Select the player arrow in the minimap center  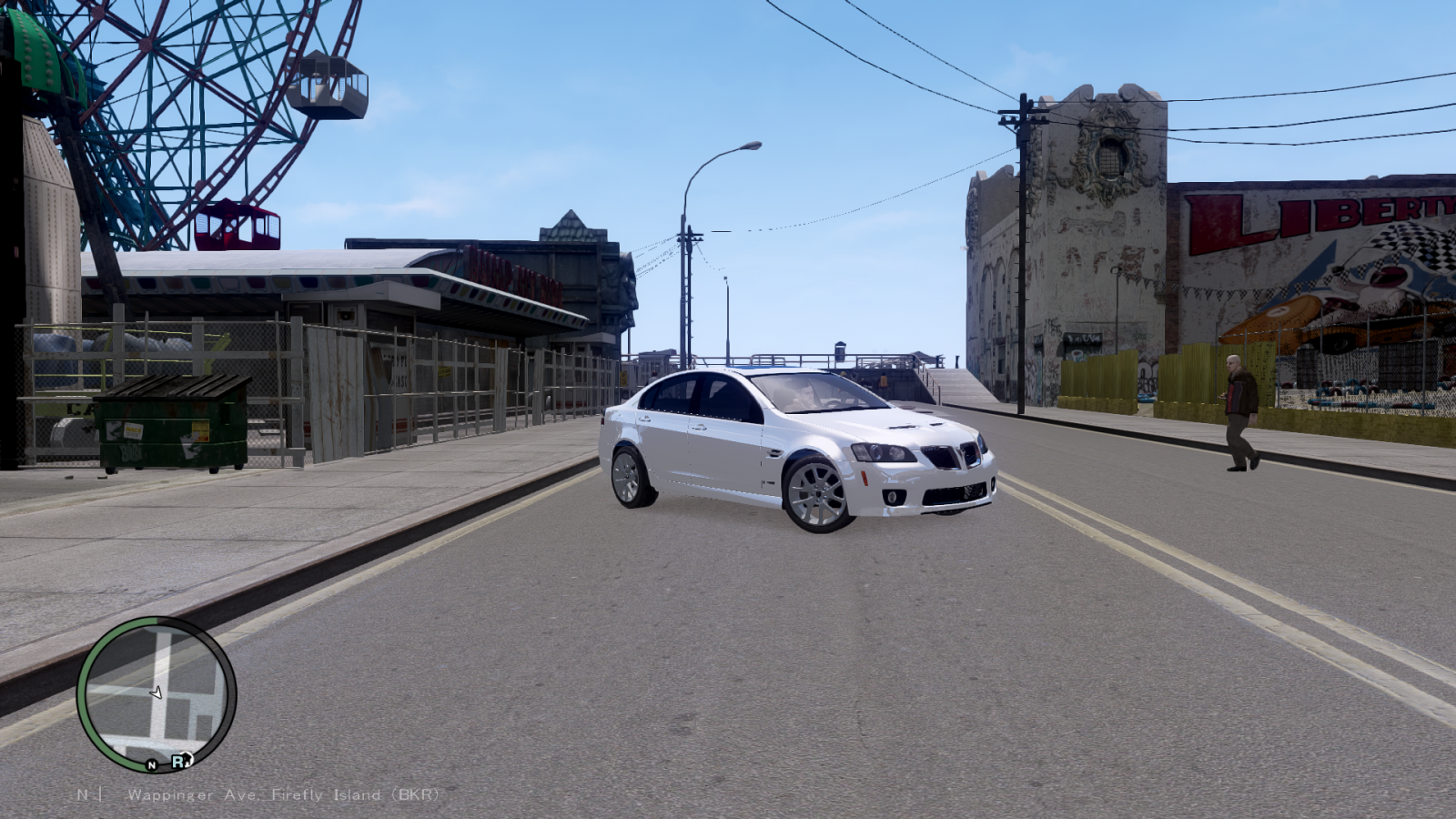[x=157, y=692]
